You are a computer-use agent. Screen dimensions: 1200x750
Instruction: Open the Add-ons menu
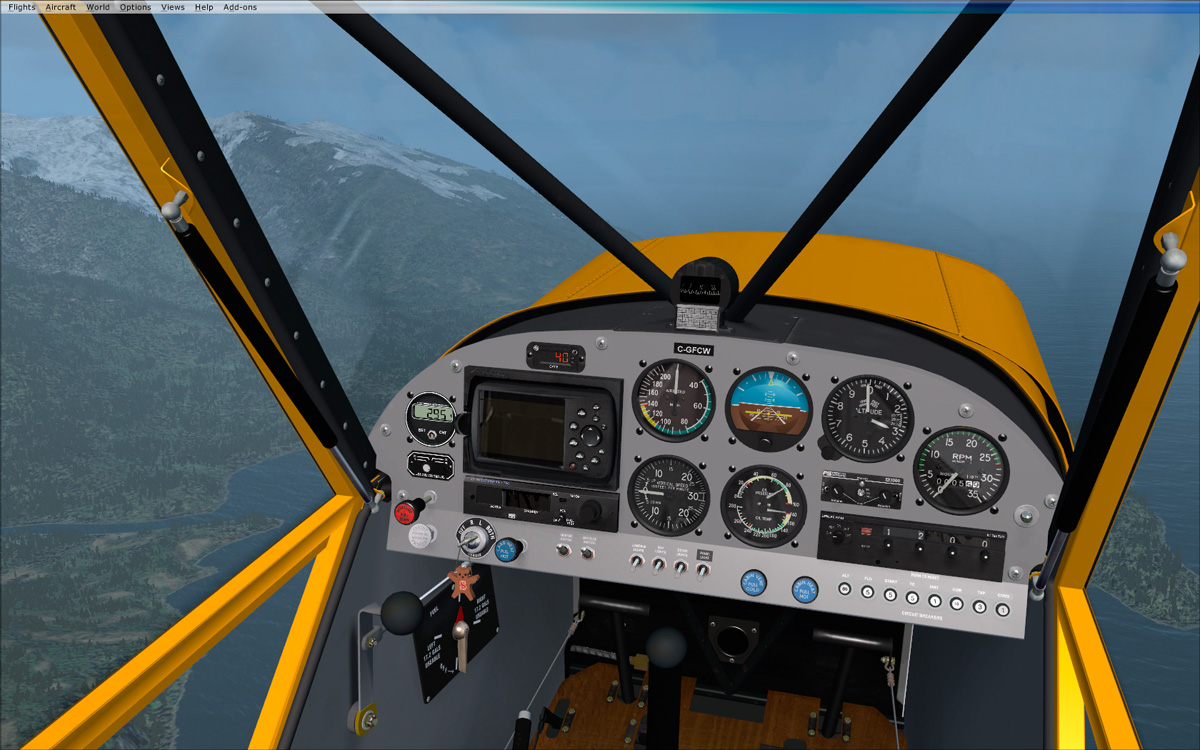(x=240, y=7)
